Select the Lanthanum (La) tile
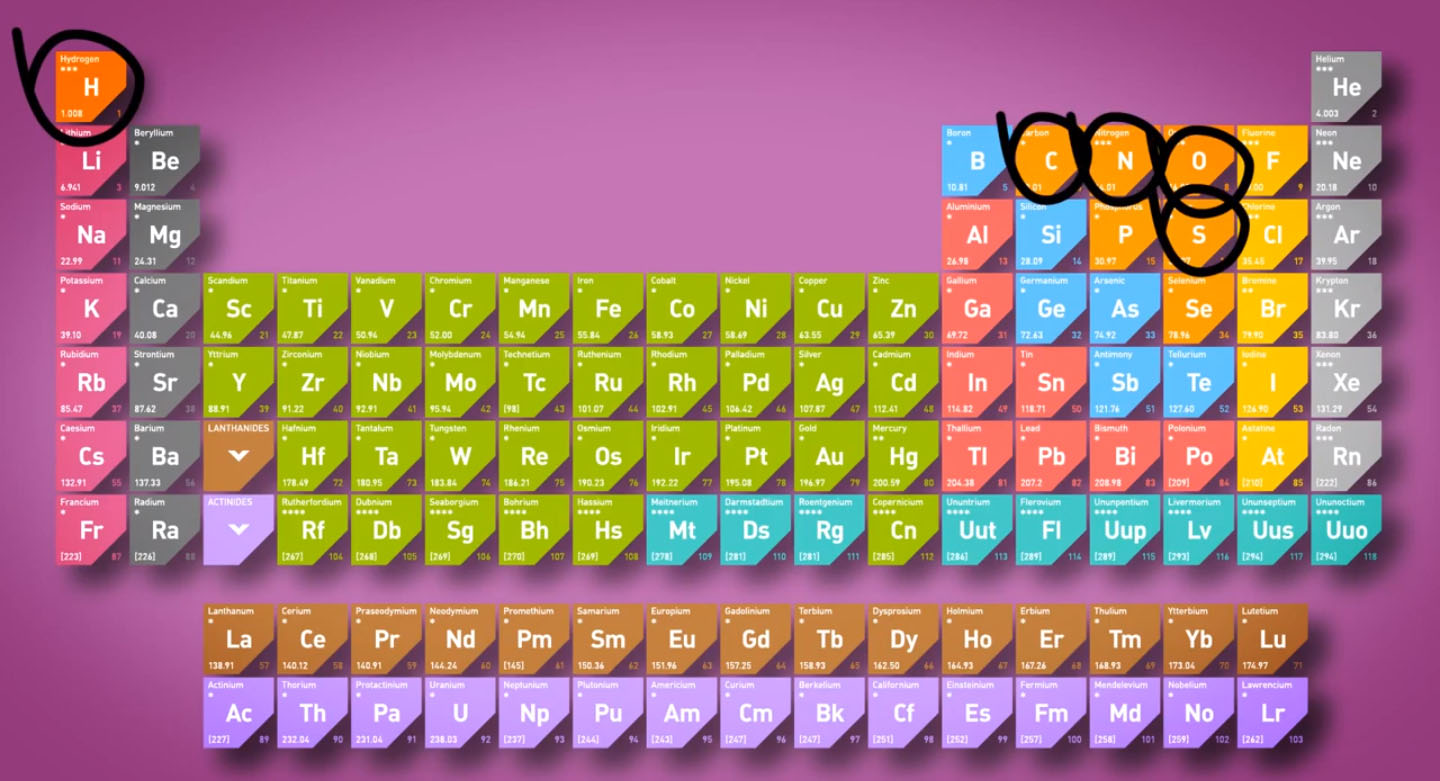Viewport: 1440px width, 781px height. 238,639
